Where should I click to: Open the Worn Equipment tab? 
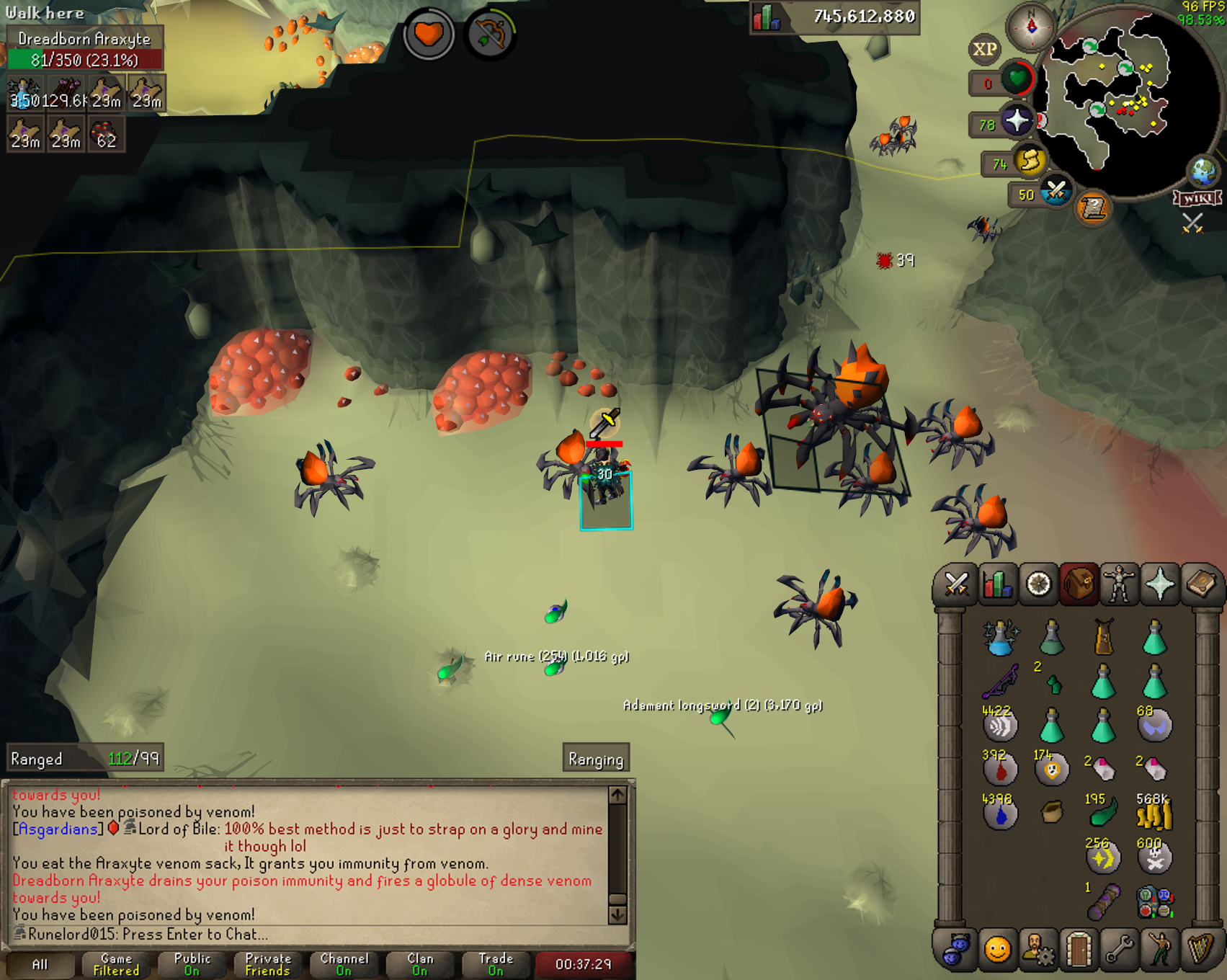click(1119, 584)
